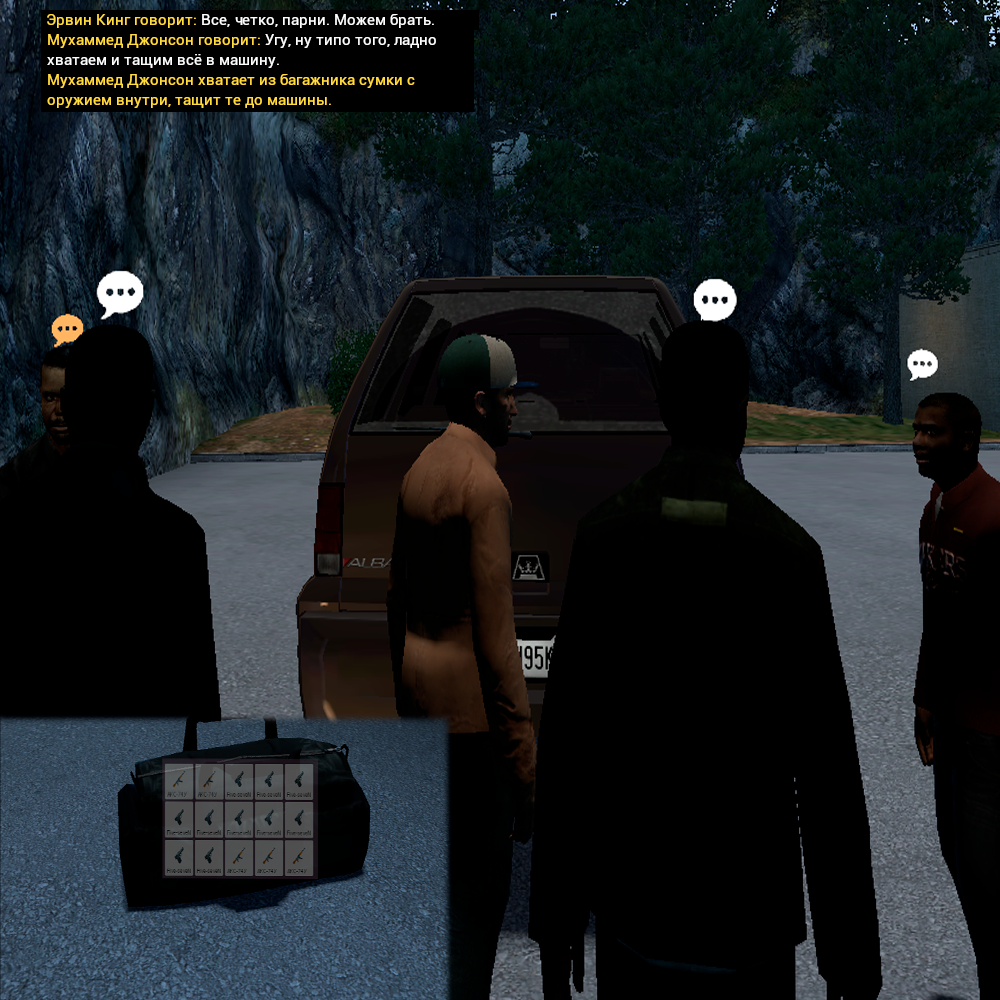The height and width of the screenshot is (1000, 1000).
Task: Select the bottom-left Five-seveN slot in the bag
Action: pyautogui.click(x=179, y=857)
